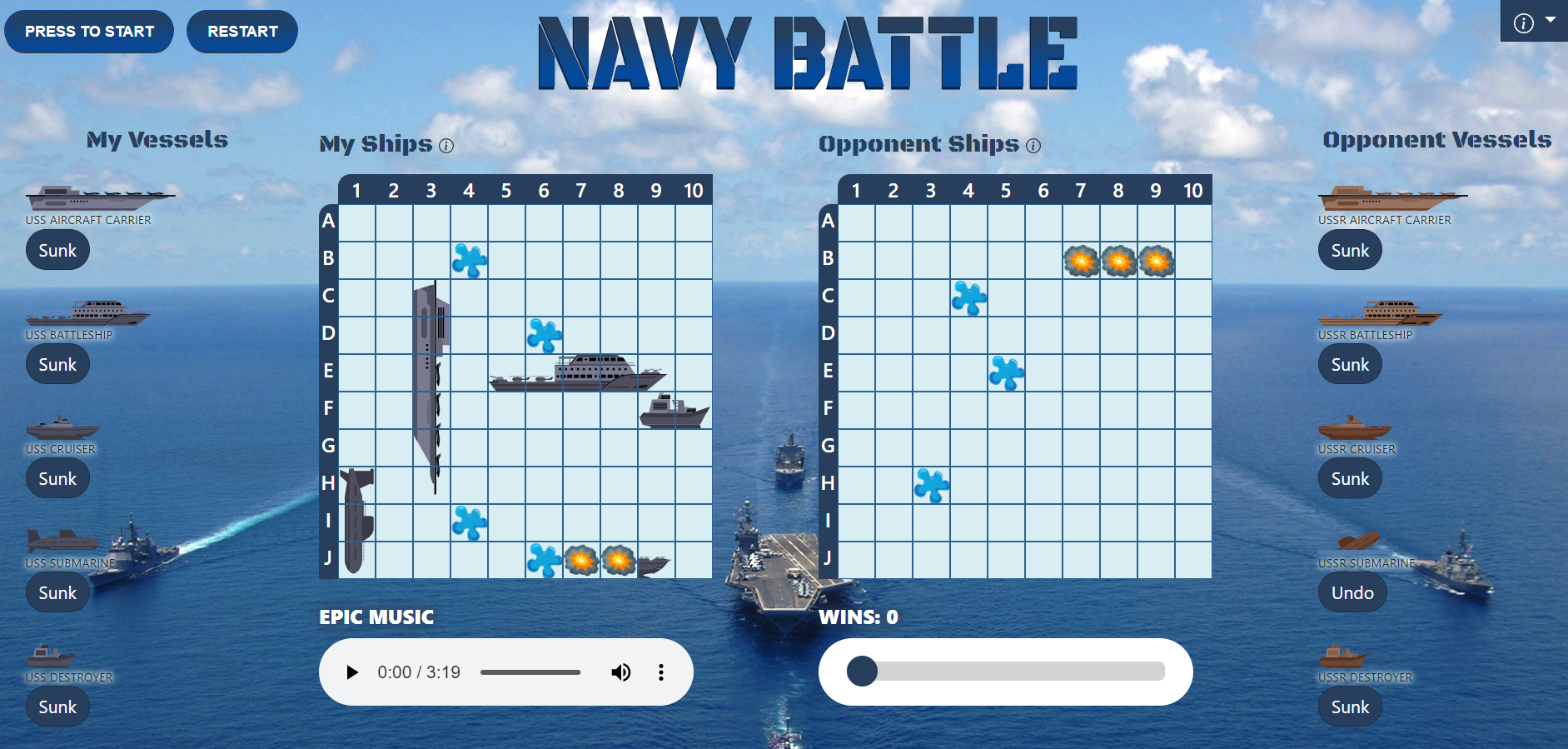Click the Sunk button under USS Cruiser
The width and height of the screenshot is (1568, 749).
tap(57, 478)
